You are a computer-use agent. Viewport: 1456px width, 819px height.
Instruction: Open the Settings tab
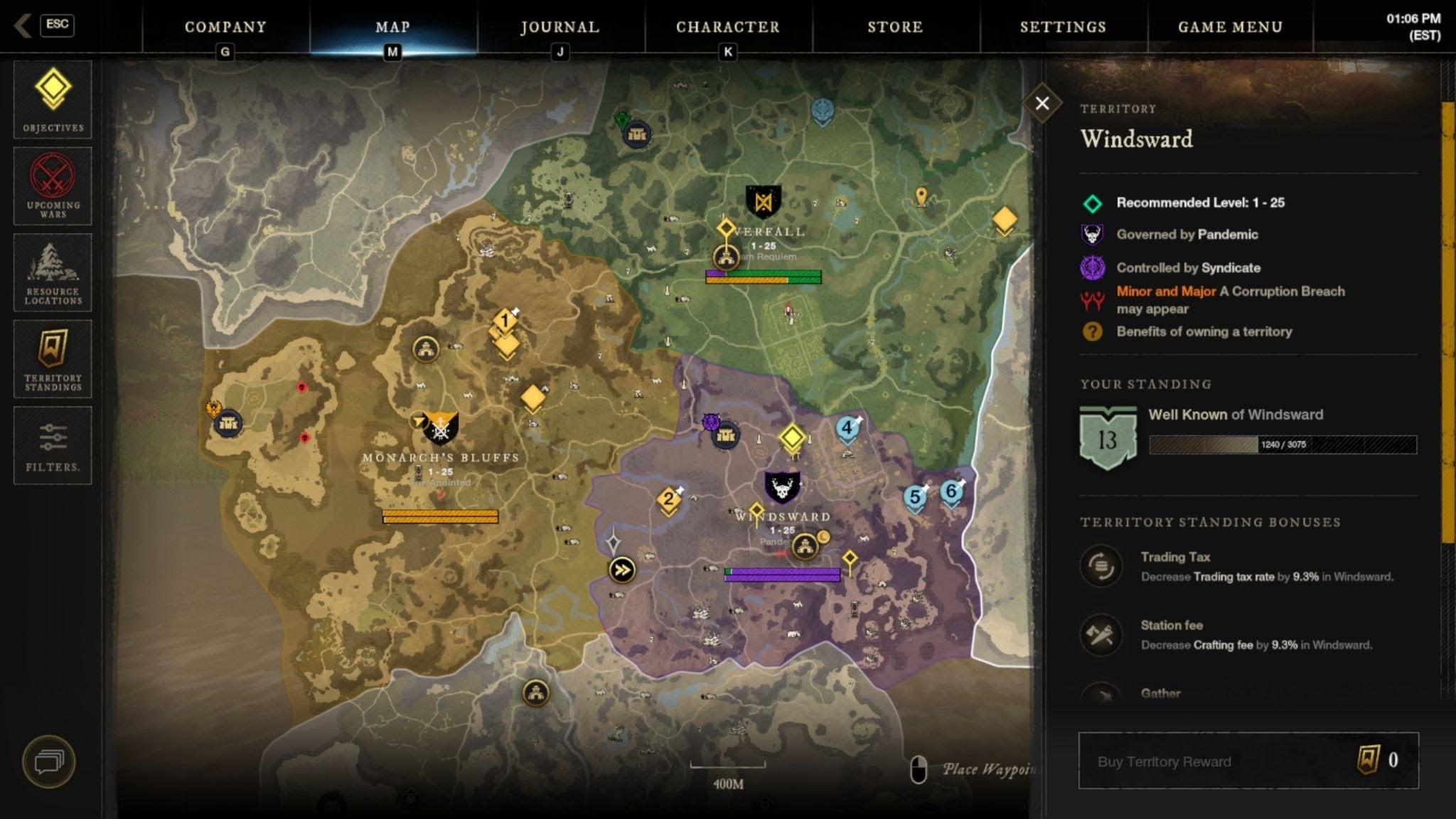click(x=1063, y=27)
